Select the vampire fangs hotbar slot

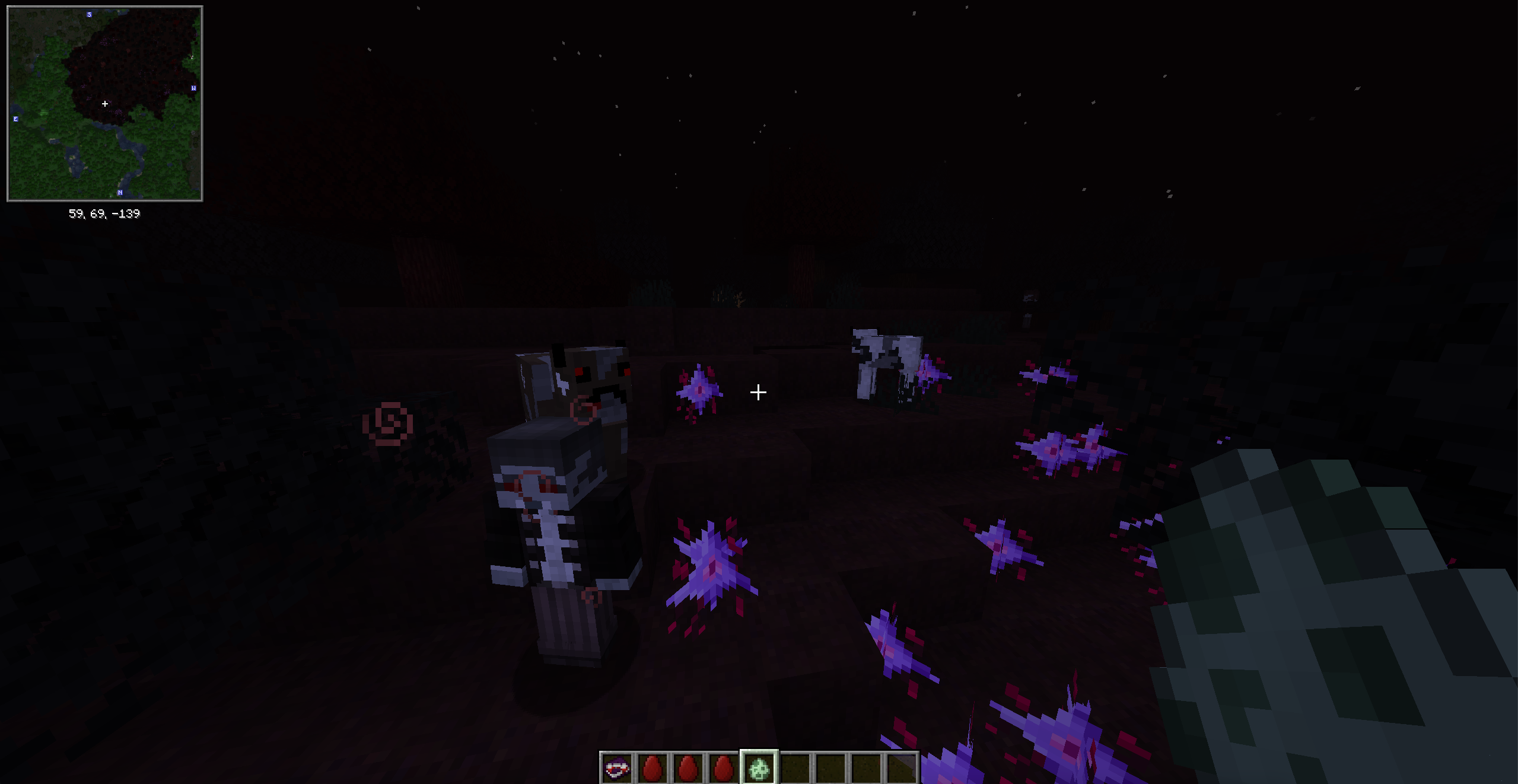click(617, 769)
